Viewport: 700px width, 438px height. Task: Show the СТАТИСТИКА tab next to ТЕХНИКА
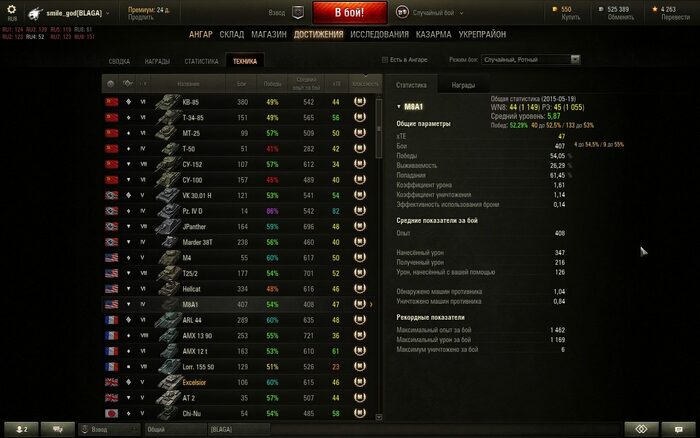tap(201, 61)
